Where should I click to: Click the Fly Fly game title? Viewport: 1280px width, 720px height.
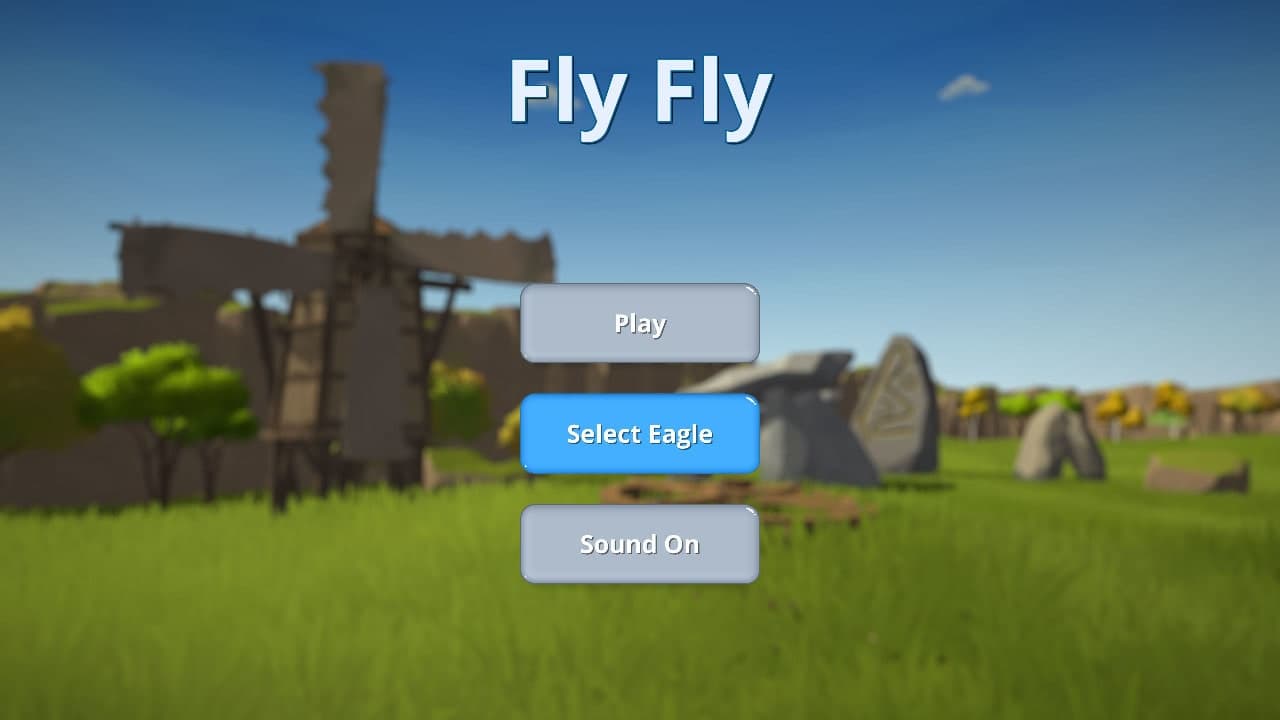coord(640,95)
